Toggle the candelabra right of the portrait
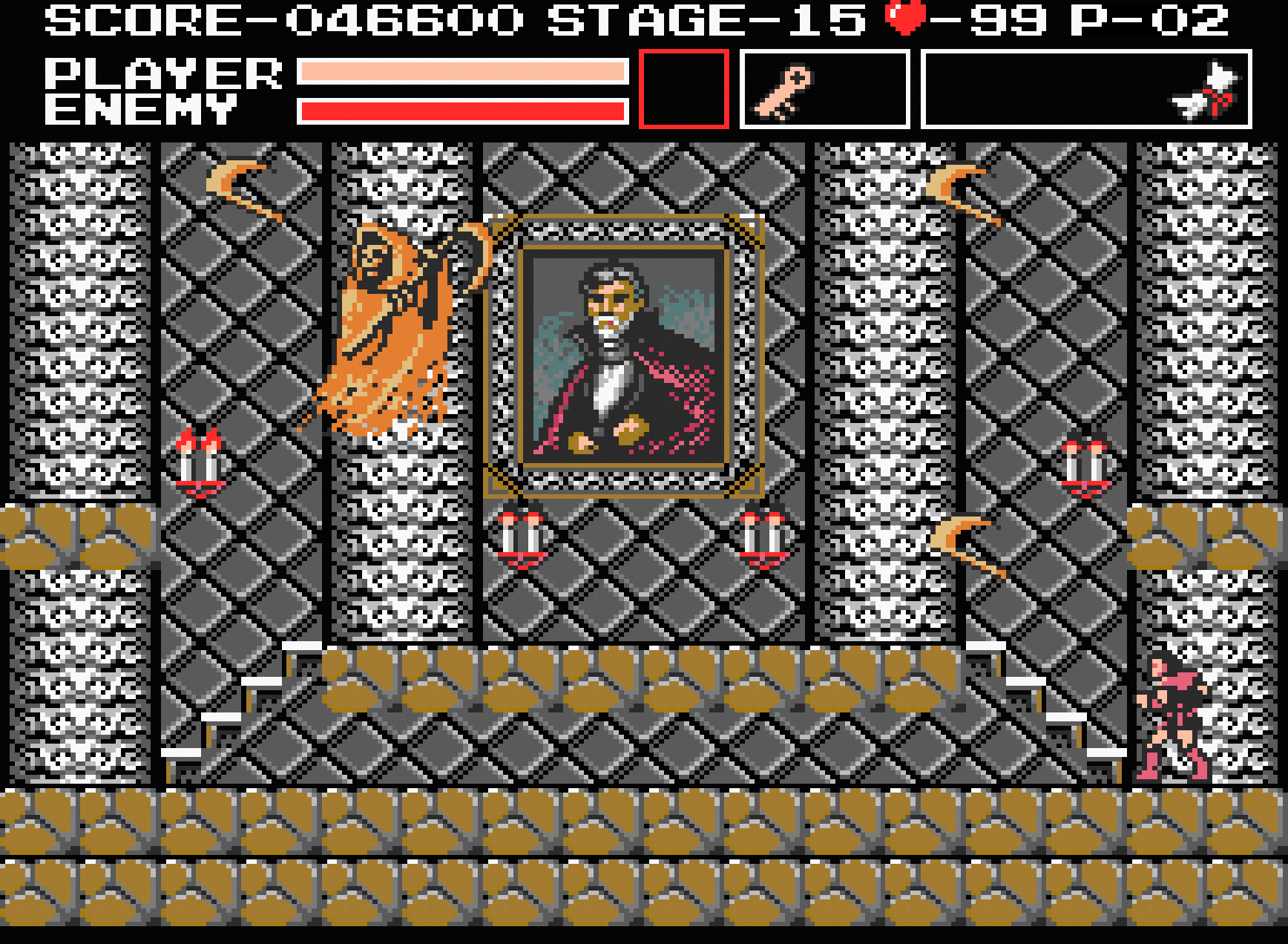This screenshot has width=1288, height=944. [764, 534]
